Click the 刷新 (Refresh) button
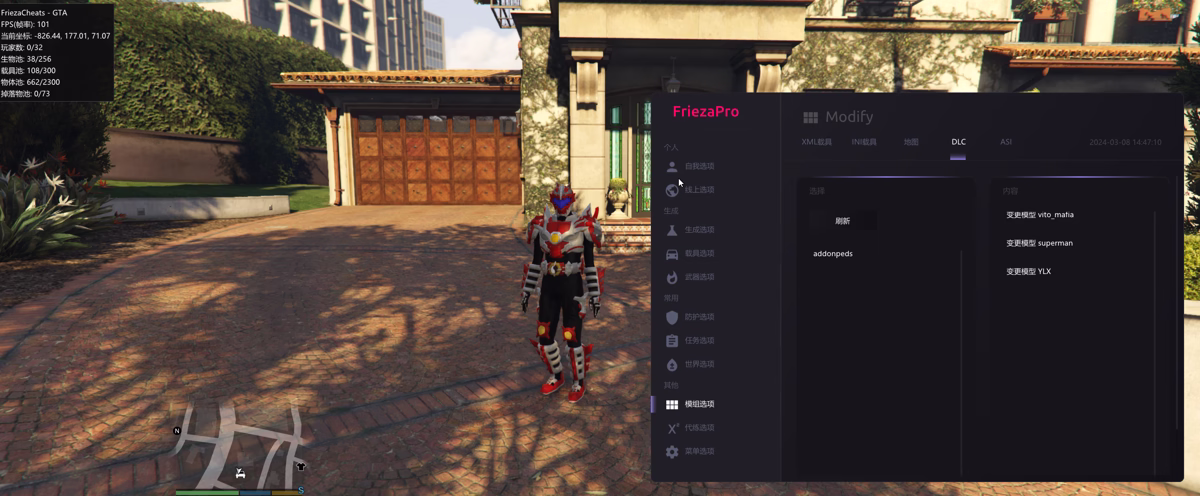The height and width of the screenshot is (496, 1200). [x=843, y=221]
